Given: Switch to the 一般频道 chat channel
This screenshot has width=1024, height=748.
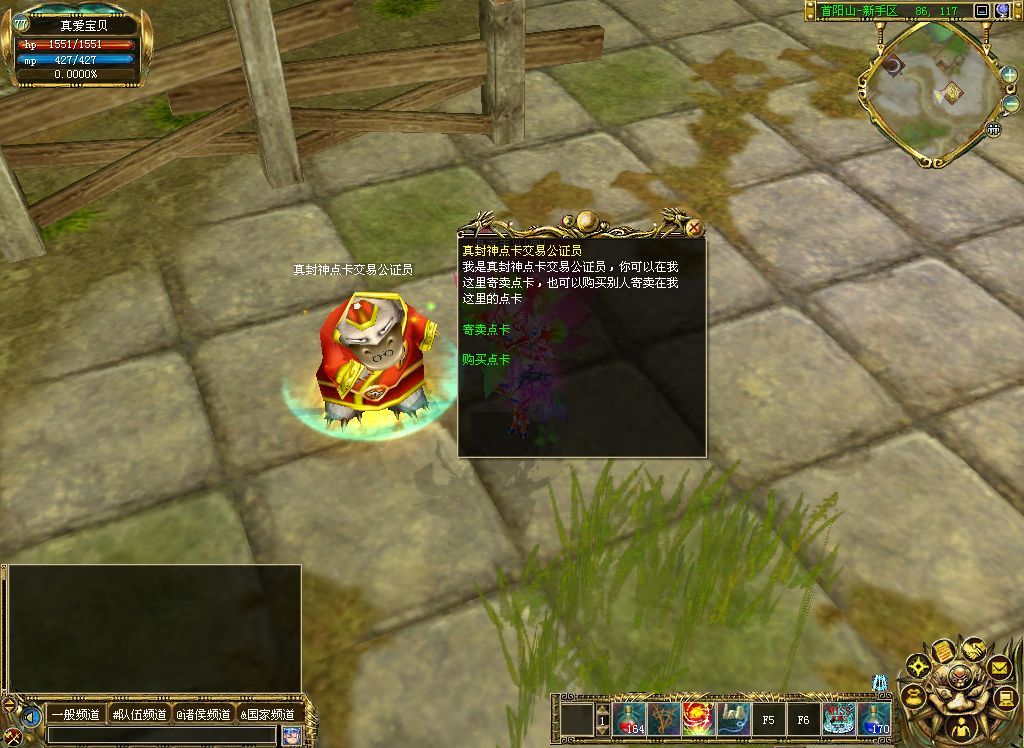Looking at the screenshot, I should point(76,714).
